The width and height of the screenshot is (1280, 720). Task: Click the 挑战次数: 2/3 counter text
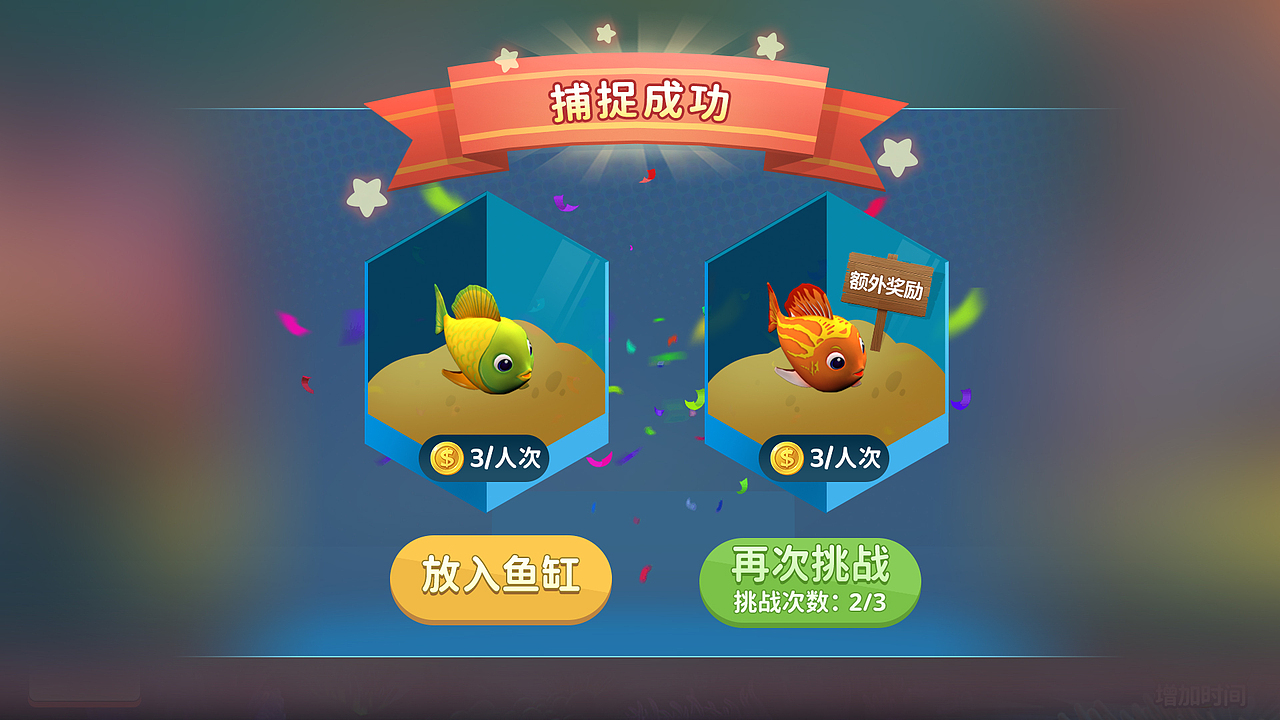click(x=812, y=601)
